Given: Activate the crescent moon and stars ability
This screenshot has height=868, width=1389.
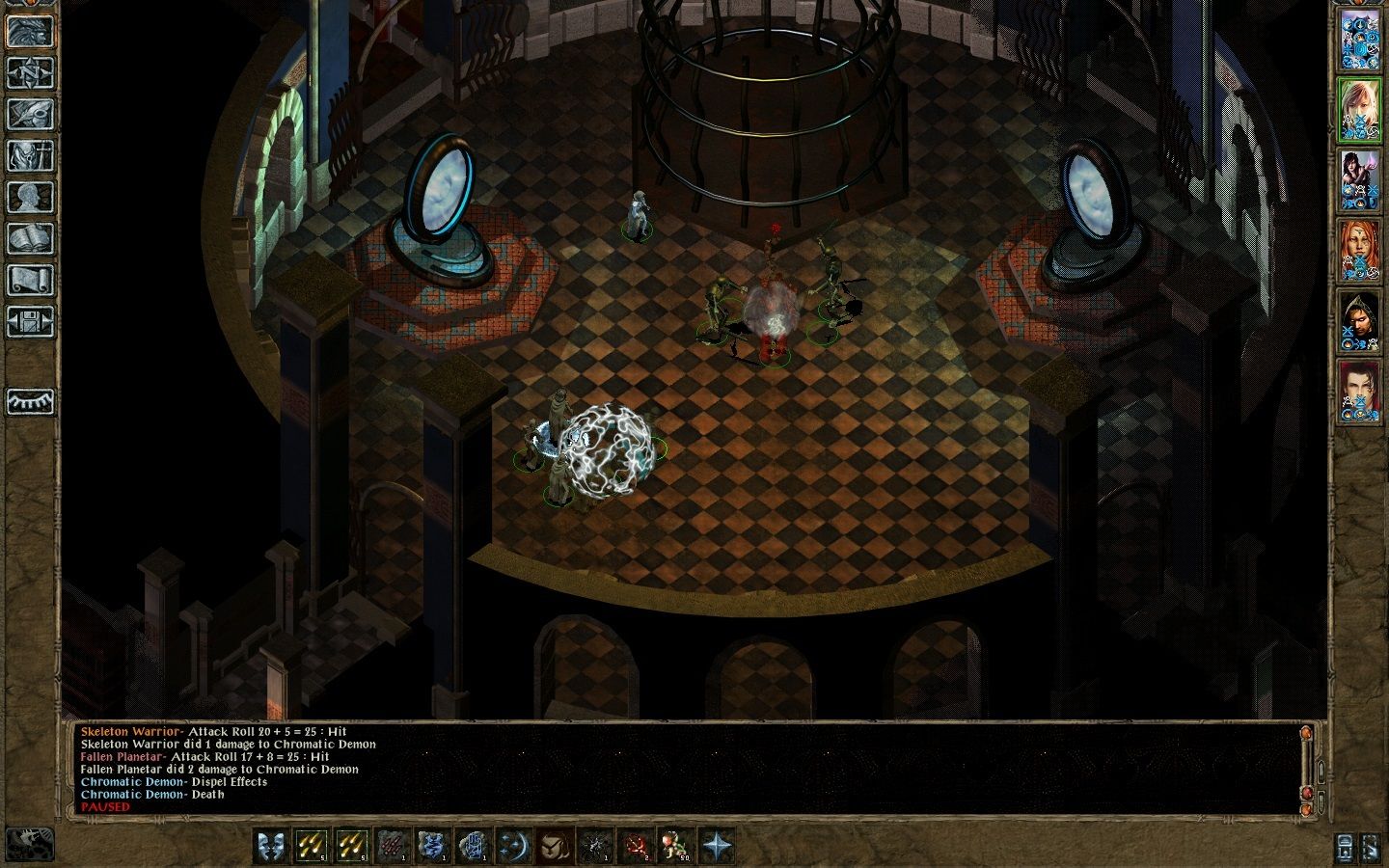Looking at the screenshot, I should [514, 846].
